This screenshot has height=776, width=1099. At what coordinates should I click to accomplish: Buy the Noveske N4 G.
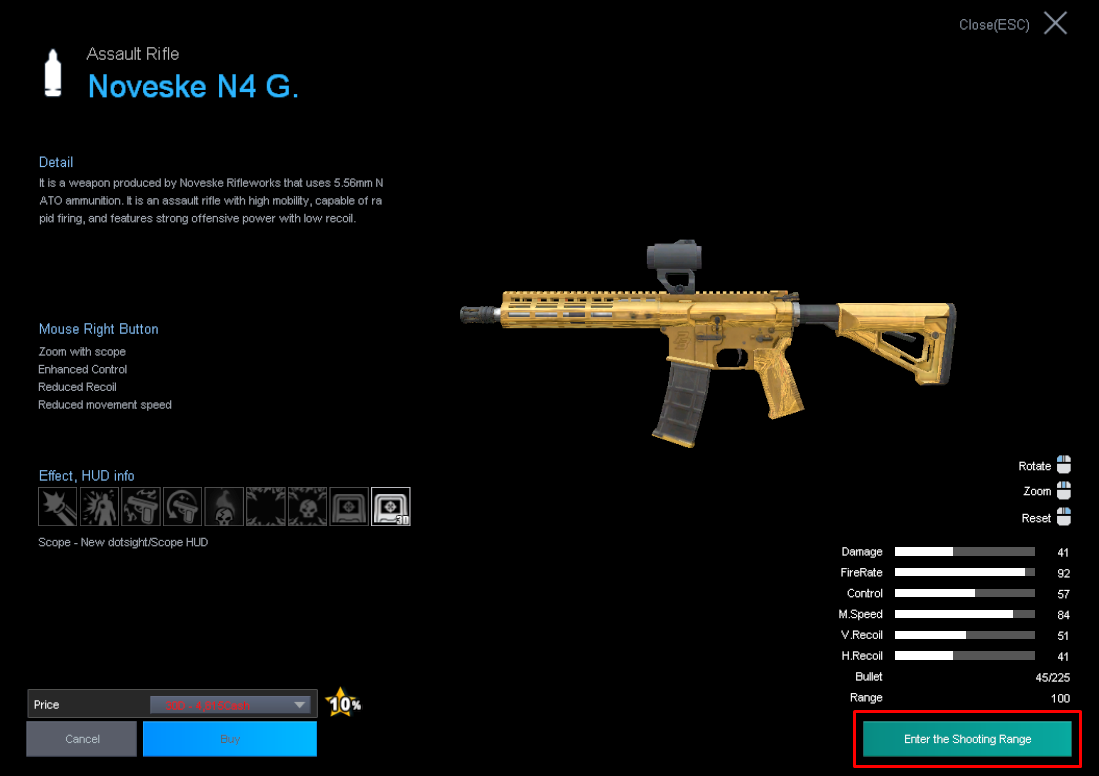pos(230,739)
